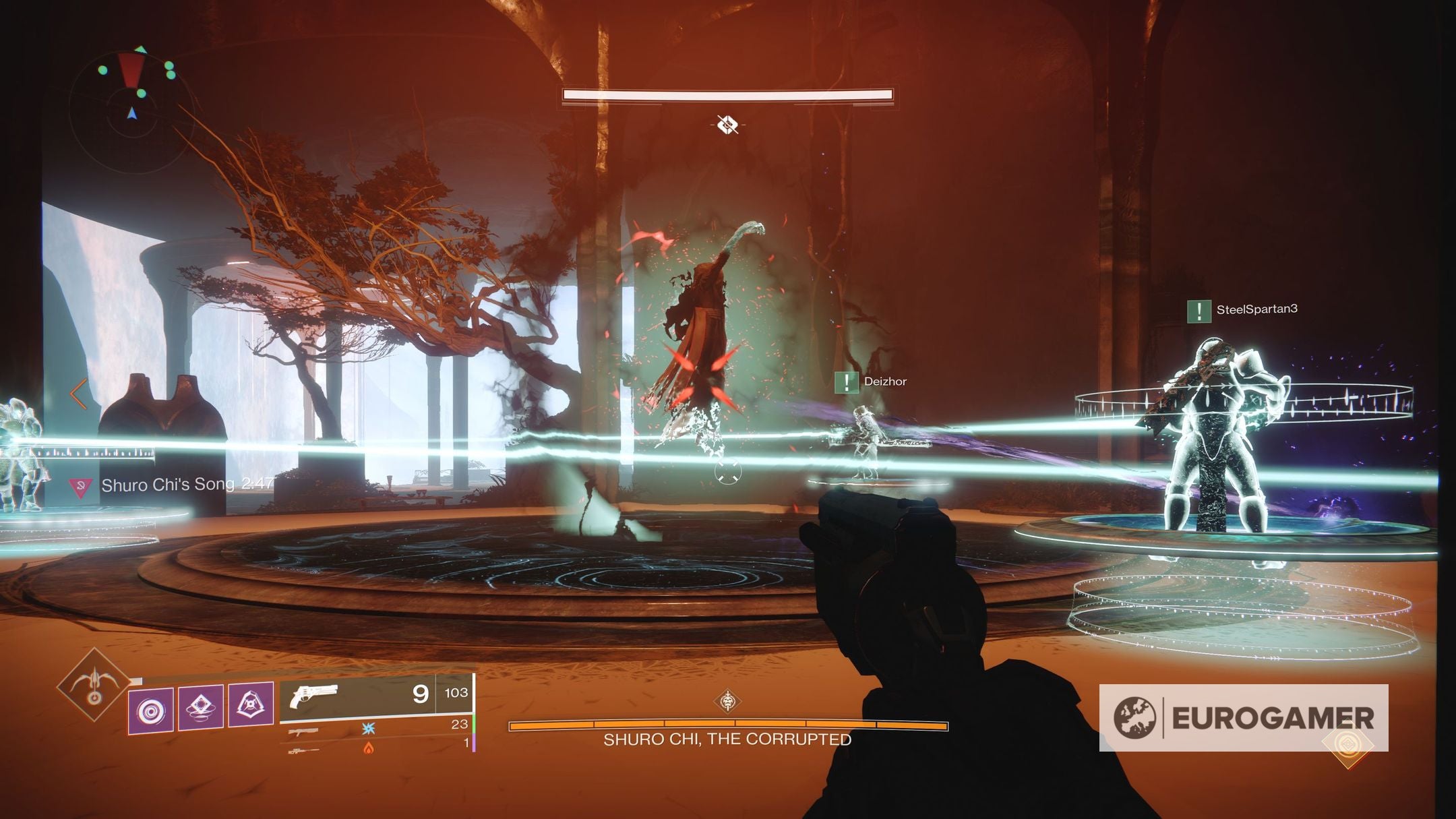Click the skull modifier icon above the boss bar
Viewport: 1456px width, 819px height.
click(x=727, y=123)
